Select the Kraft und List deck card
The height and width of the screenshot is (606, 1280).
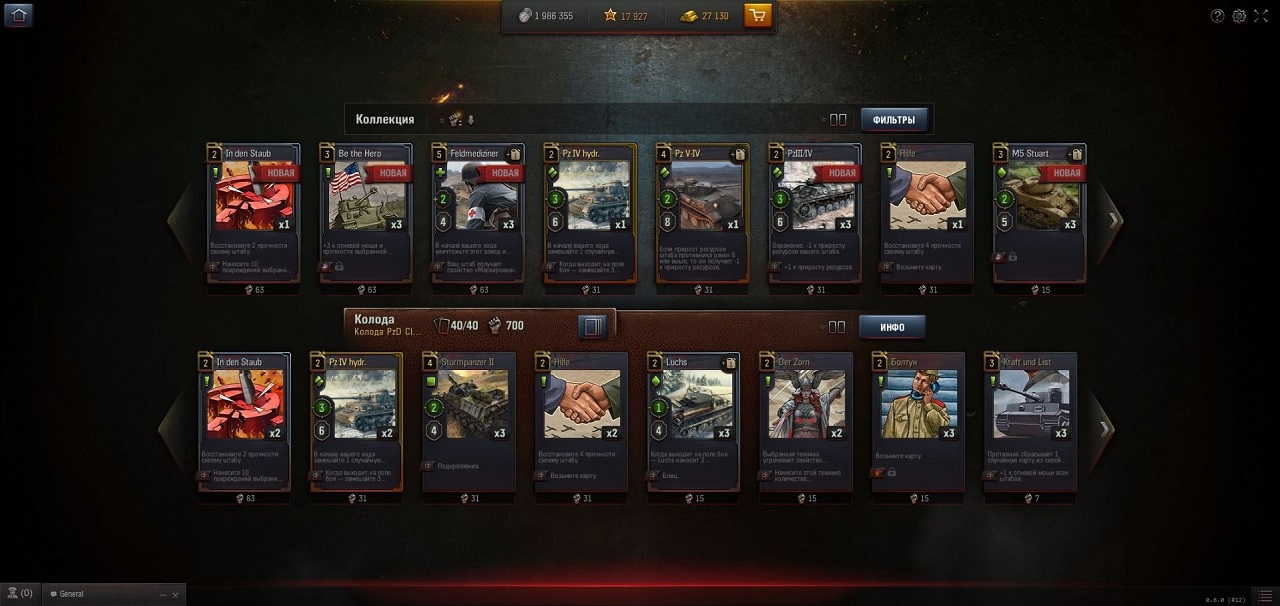[1030, 420]
